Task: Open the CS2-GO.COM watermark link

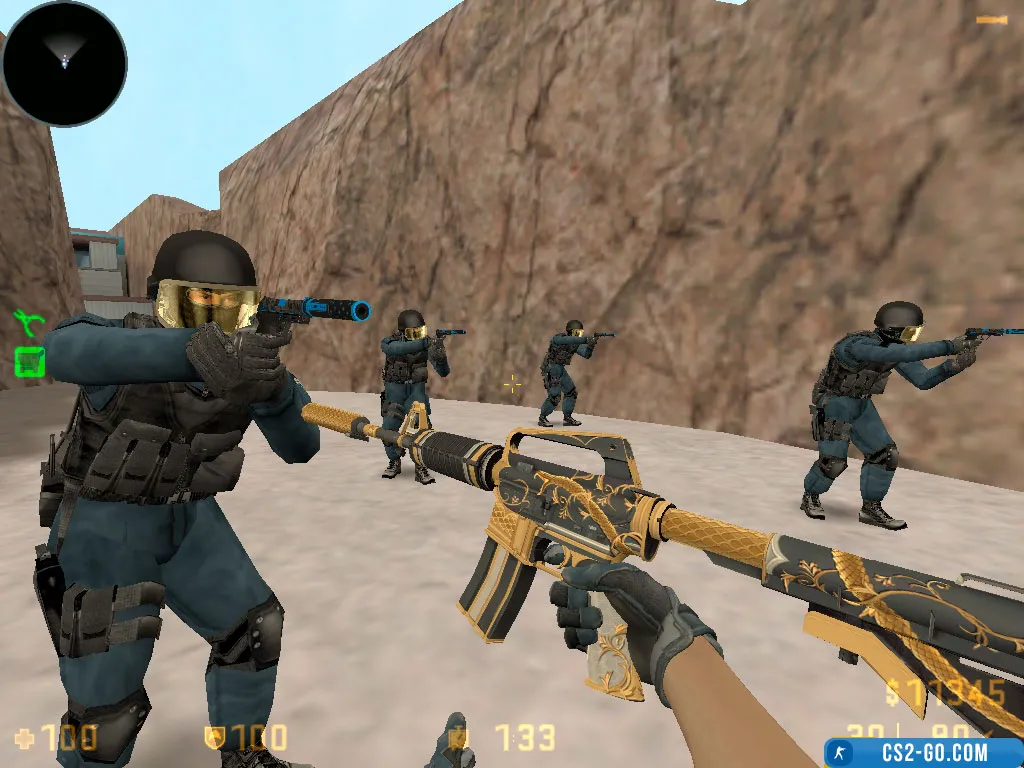Action: [x=922, y=752]
